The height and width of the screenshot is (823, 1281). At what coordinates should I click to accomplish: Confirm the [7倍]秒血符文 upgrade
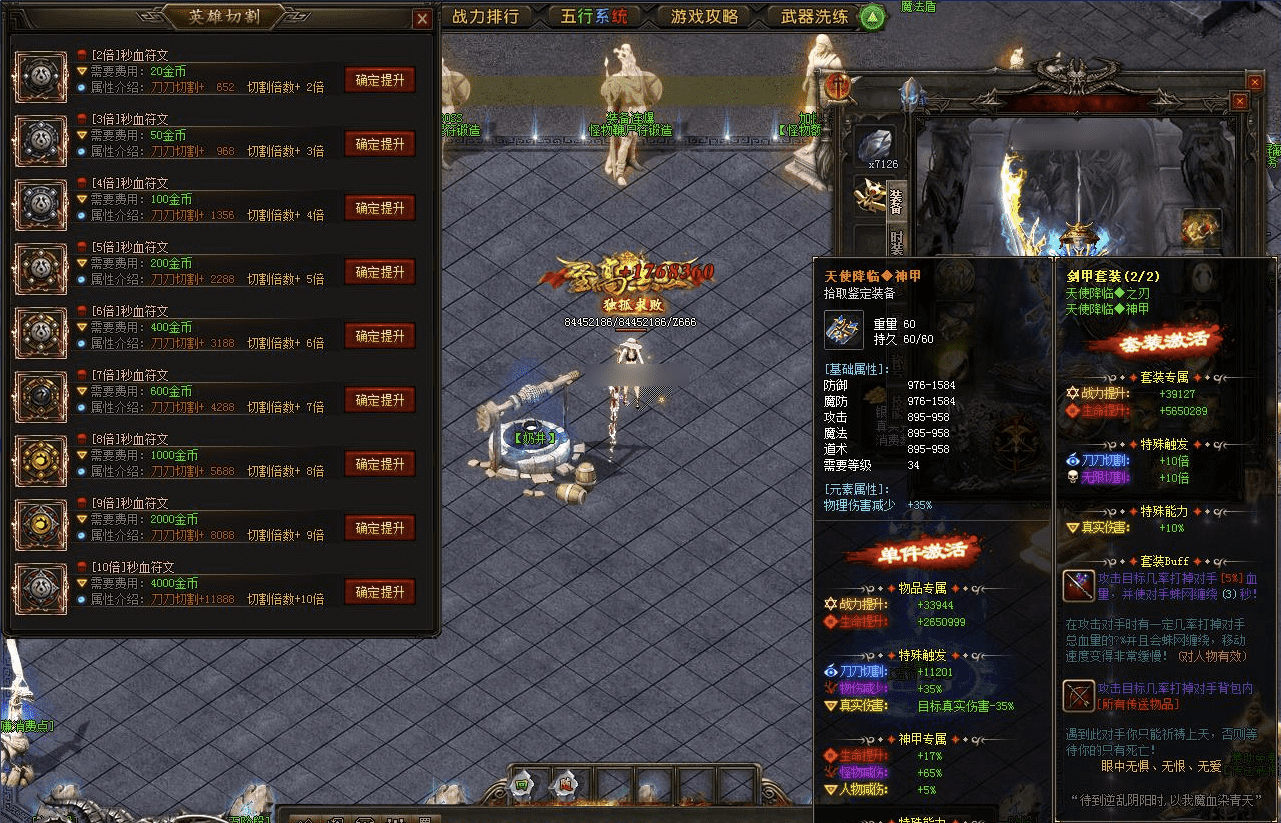[380, 400]
